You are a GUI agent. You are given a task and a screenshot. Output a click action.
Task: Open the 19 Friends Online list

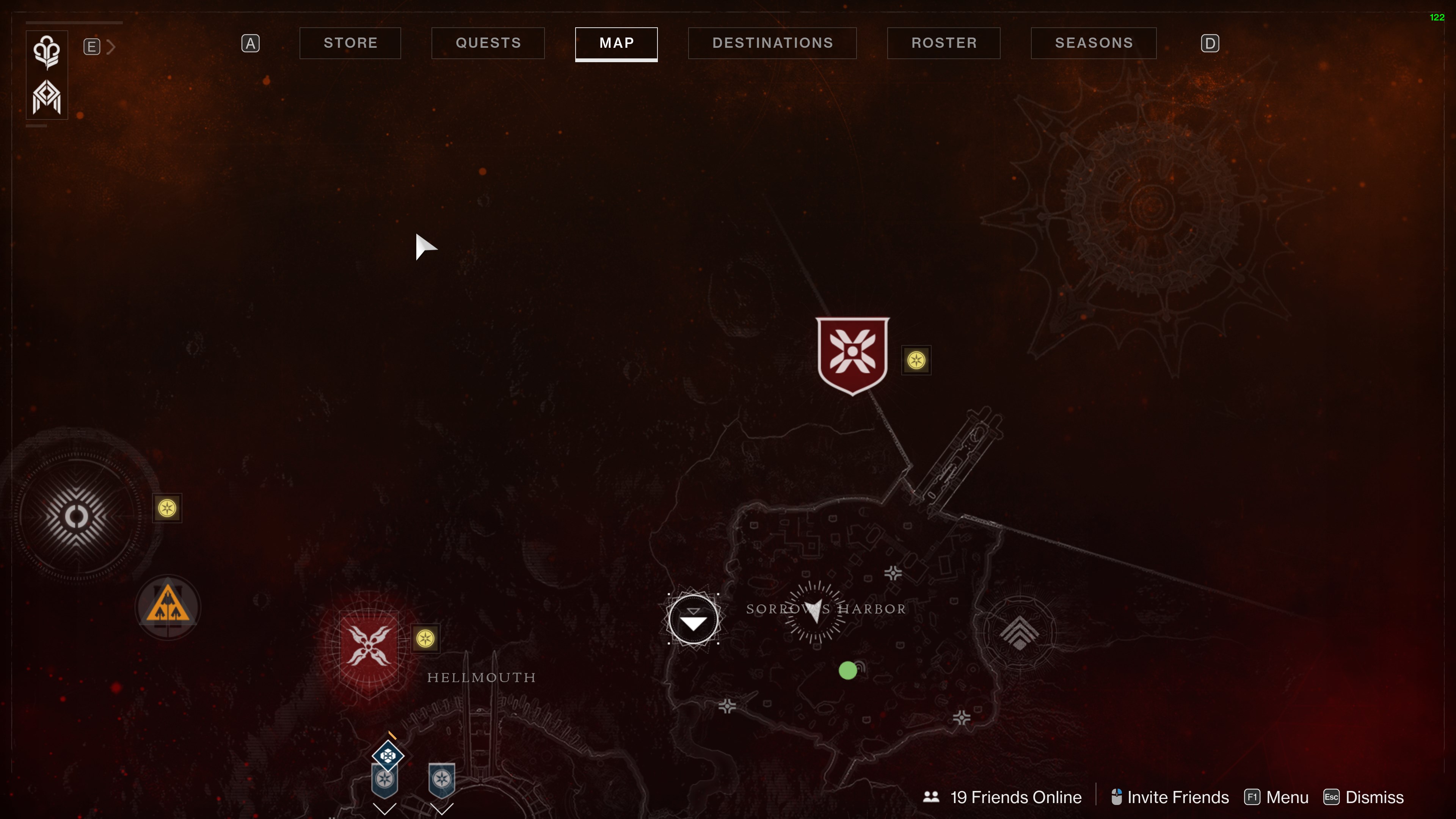tap(1003, 797)
